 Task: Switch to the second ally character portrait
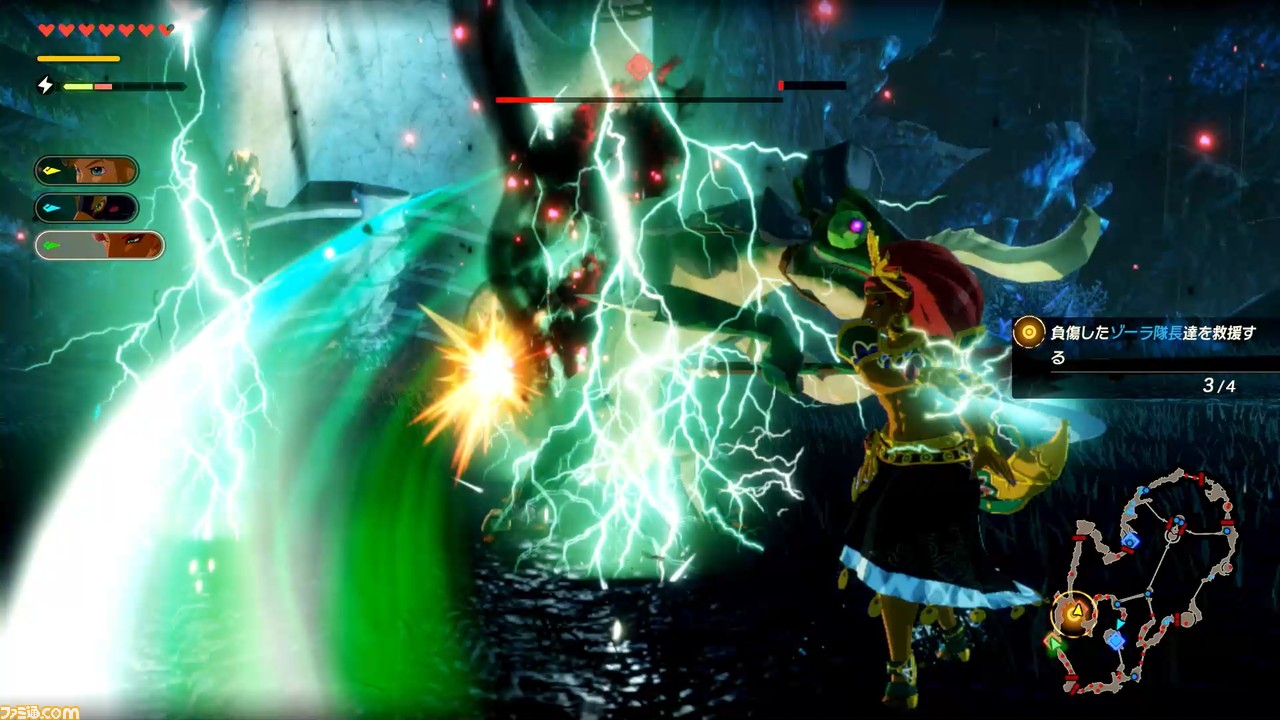86,208
